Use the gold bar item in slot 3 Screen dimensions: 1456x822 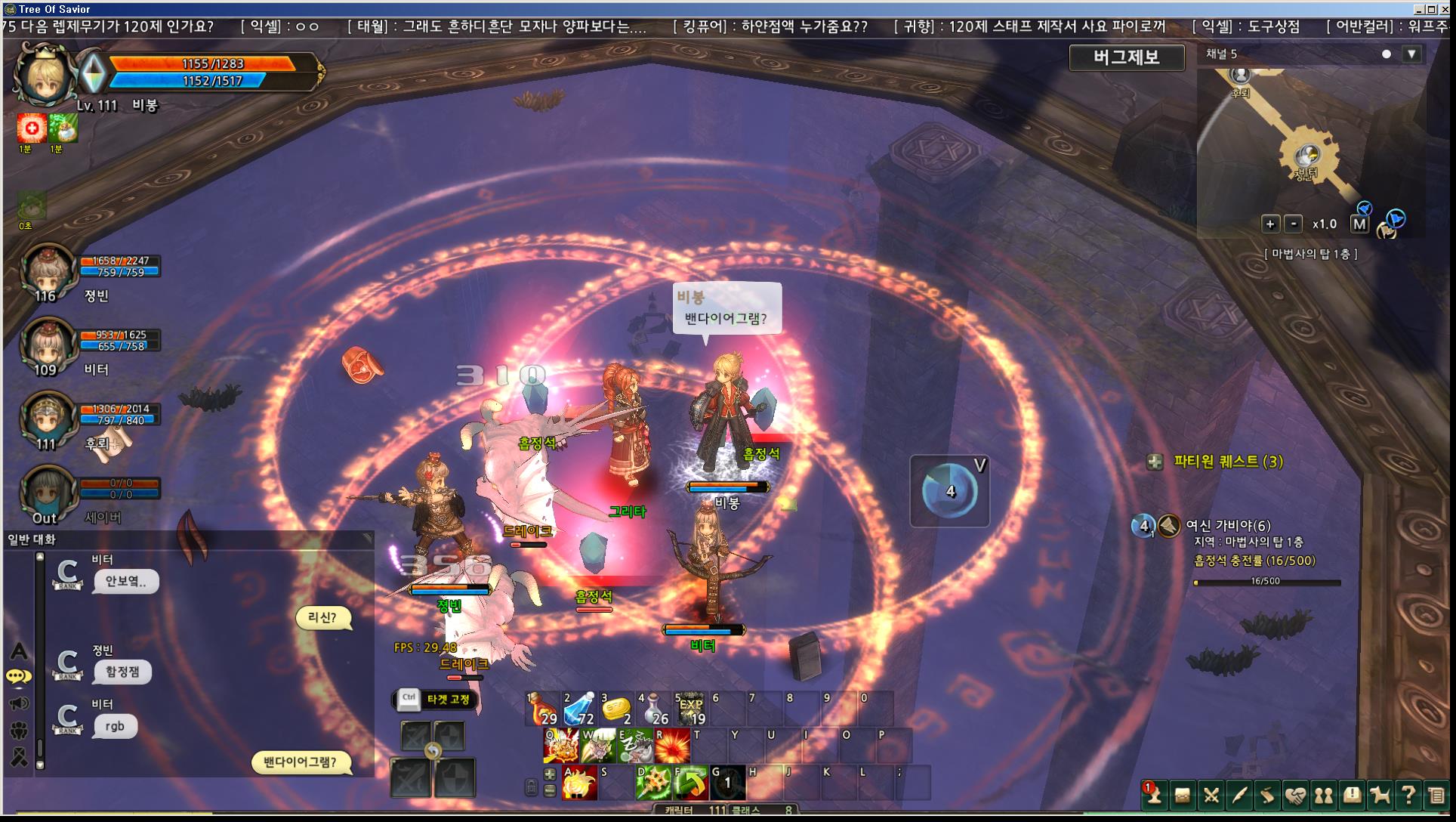(x=616, y=709)
